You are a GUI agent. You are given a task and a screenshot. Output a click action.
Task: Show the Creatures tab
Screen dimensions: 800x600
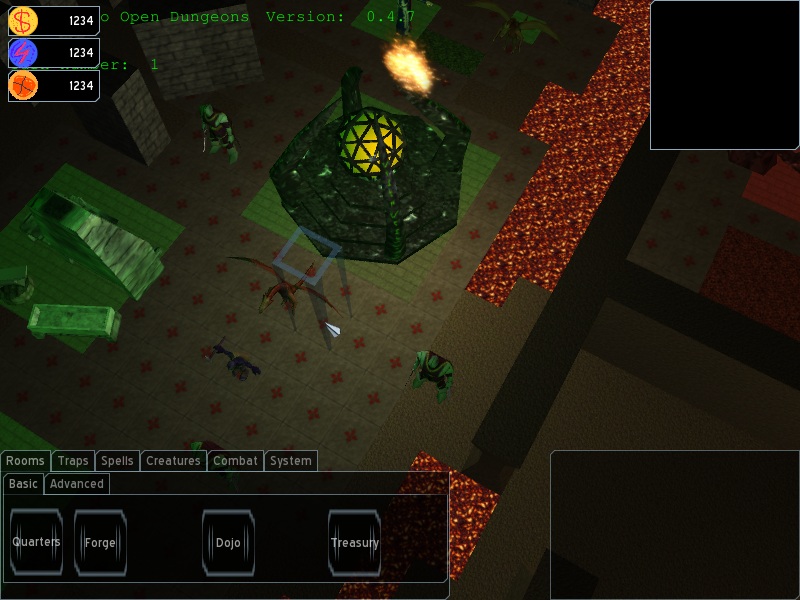(x=173, y=461)
